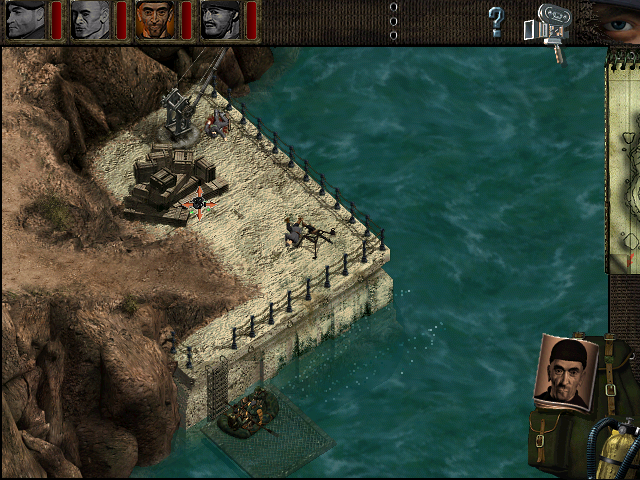The width and height of the screenshot is (640, 480).
Task: Select the bare-headed grey commando portrait
Action: (x=91, y=20)
